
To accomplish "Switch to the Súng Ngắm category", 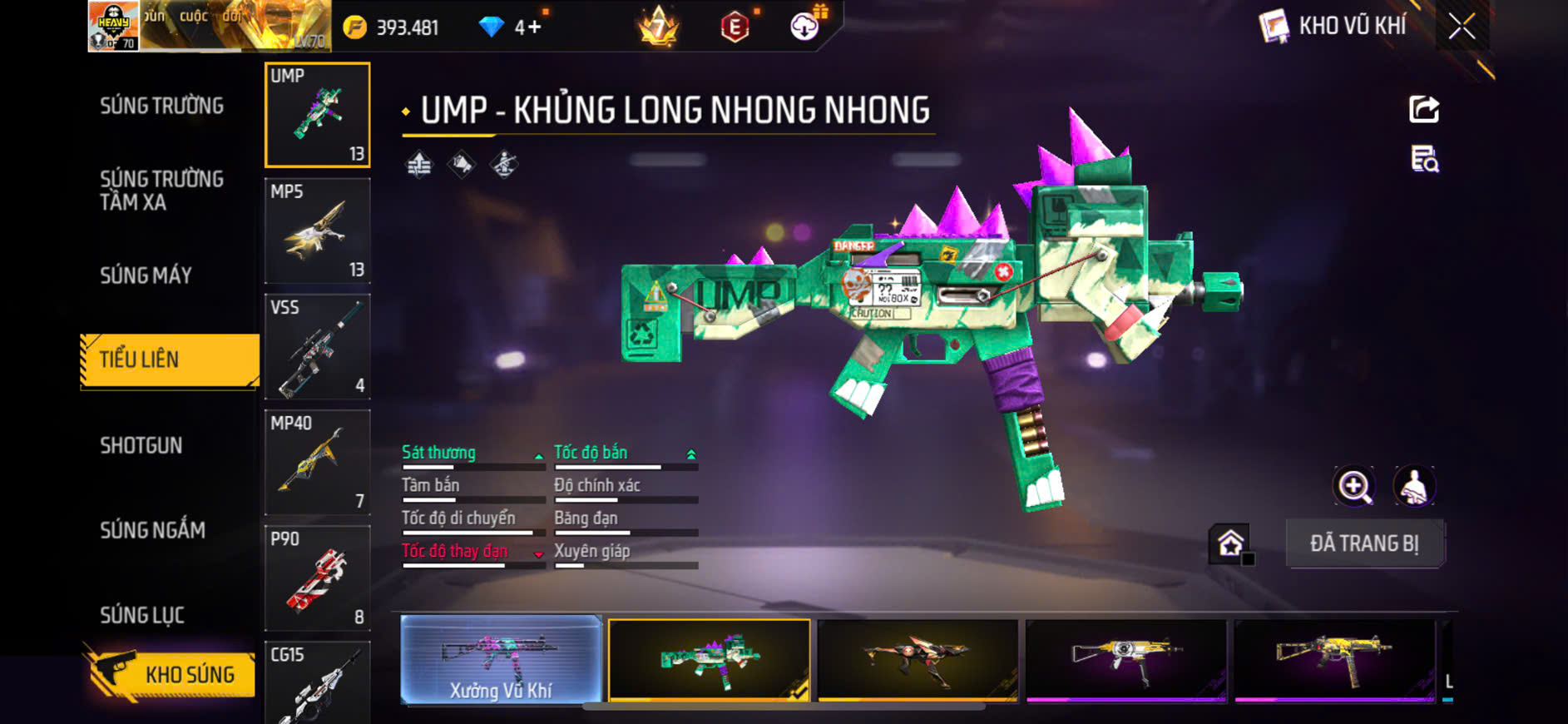I will [x=152, y=530].
